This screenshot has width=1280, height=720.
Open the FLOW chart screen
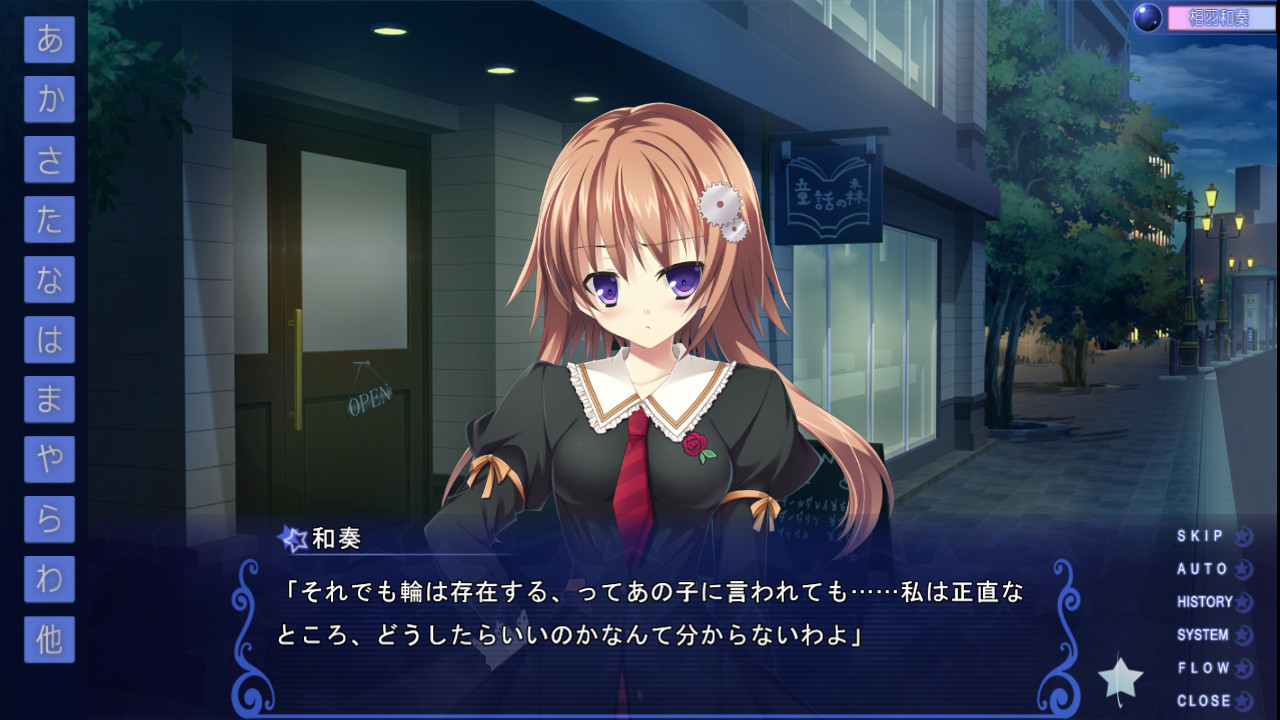click(1206, 669)
